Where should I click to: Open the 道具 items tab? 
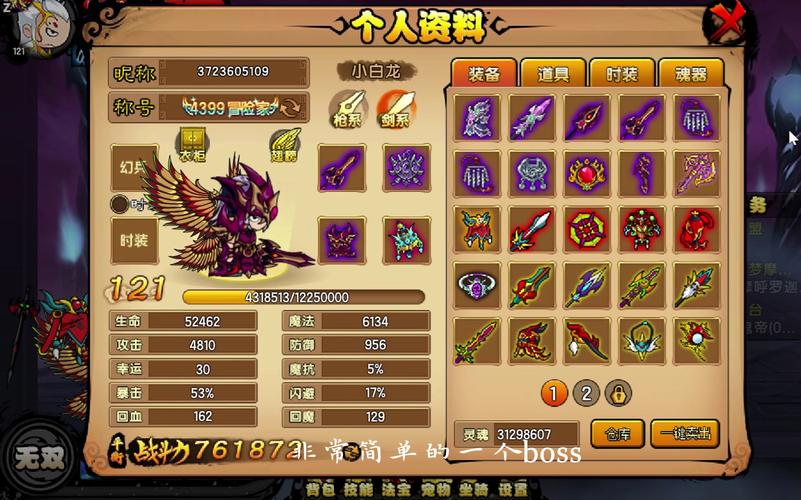pyautogui.click(x=553, y=74)
